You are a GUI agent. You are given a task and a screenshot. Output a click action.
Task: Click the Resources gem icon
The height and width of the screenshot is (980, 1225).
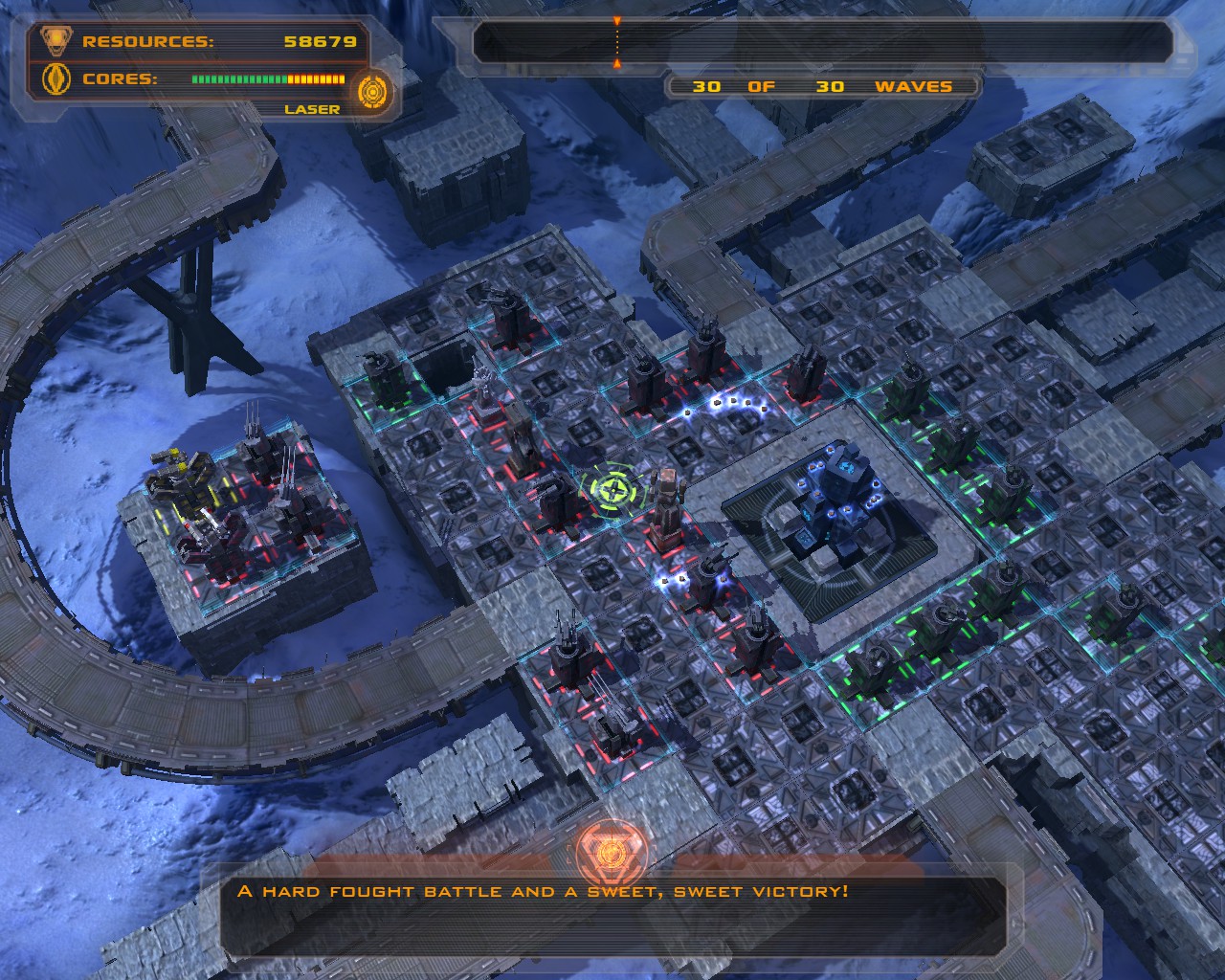[56, 42]
